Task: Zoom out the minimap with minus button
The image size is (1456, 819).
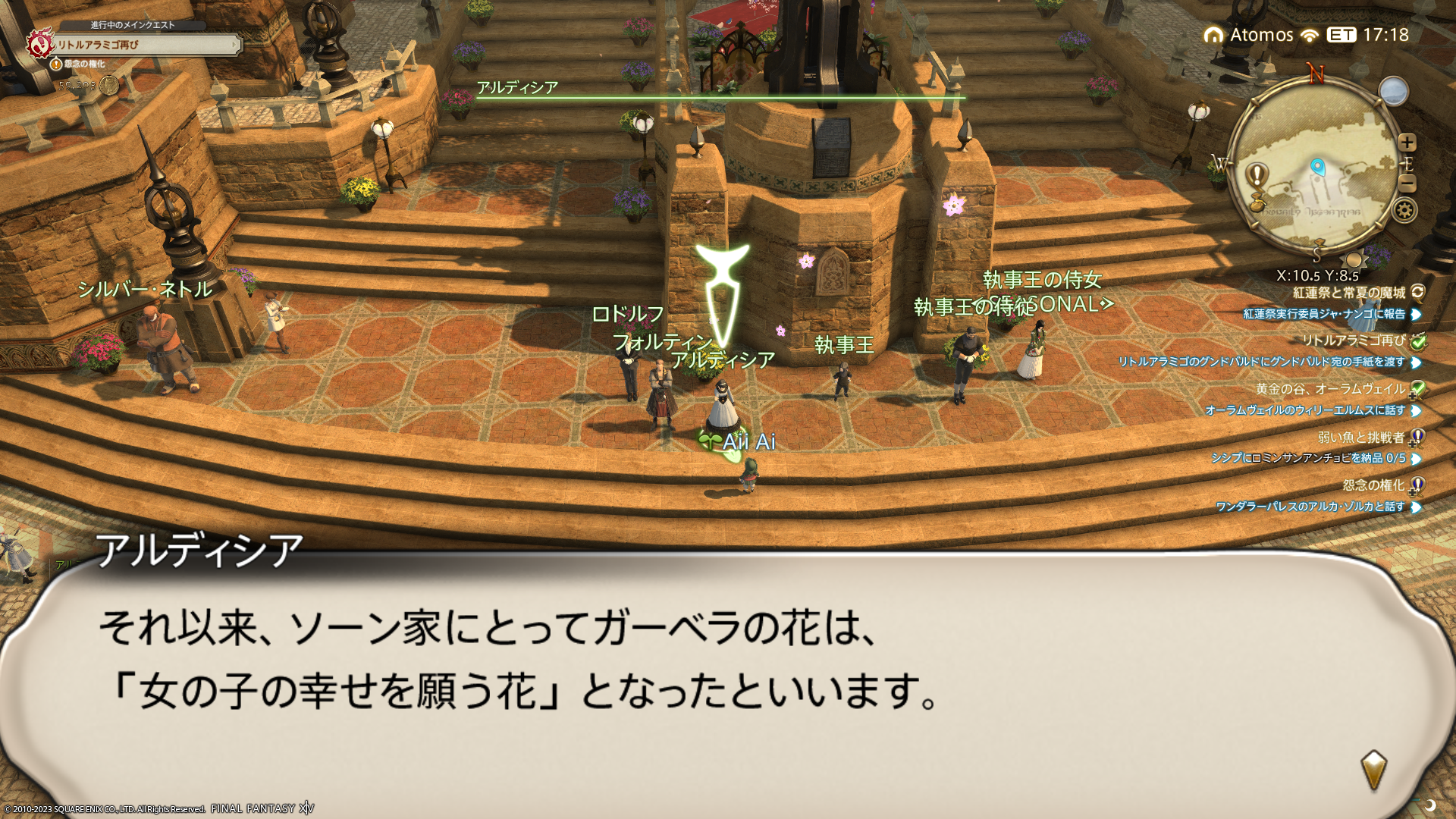Action: (x=1407, y=184)
